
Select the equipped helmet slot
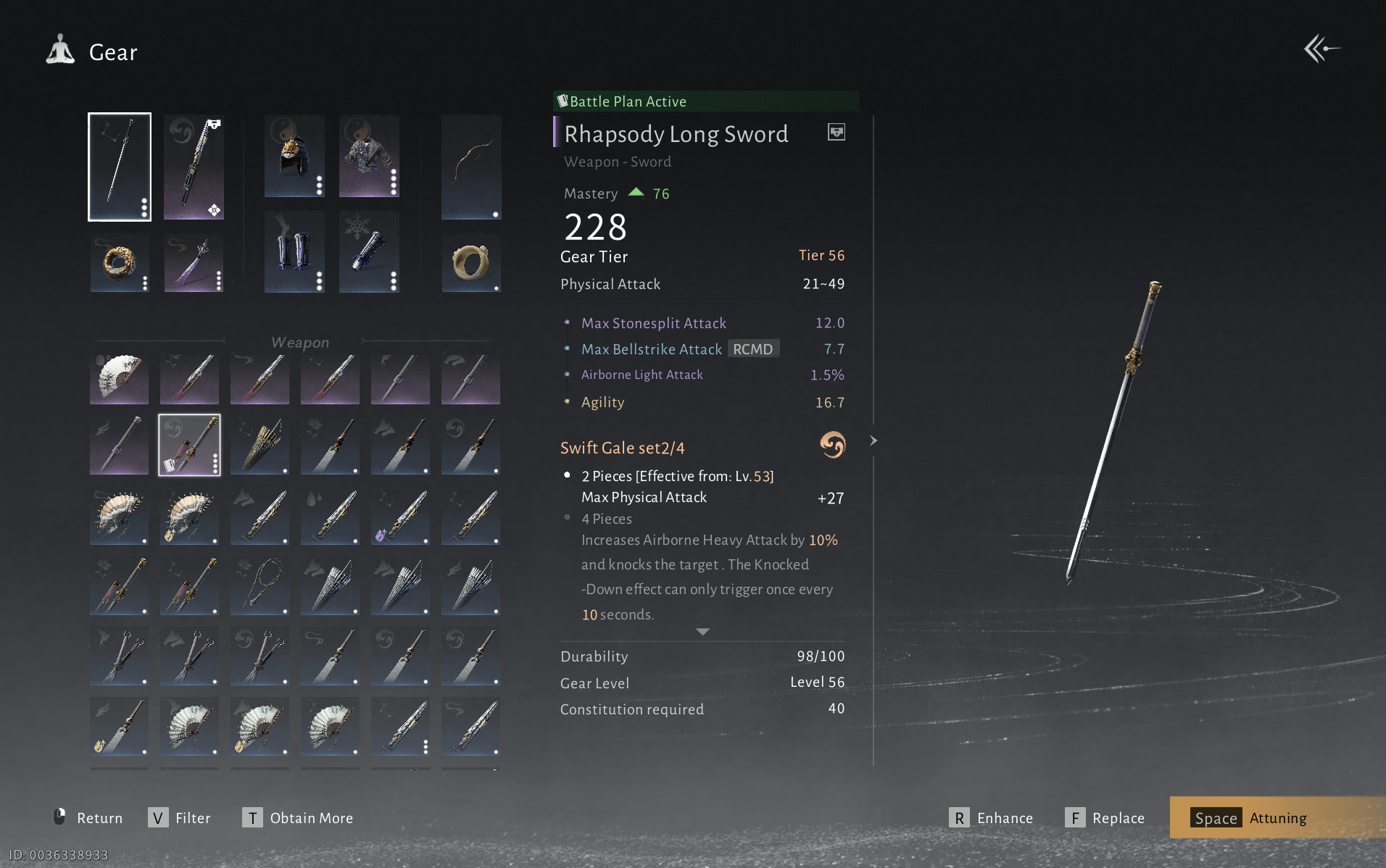coord(294,156)
